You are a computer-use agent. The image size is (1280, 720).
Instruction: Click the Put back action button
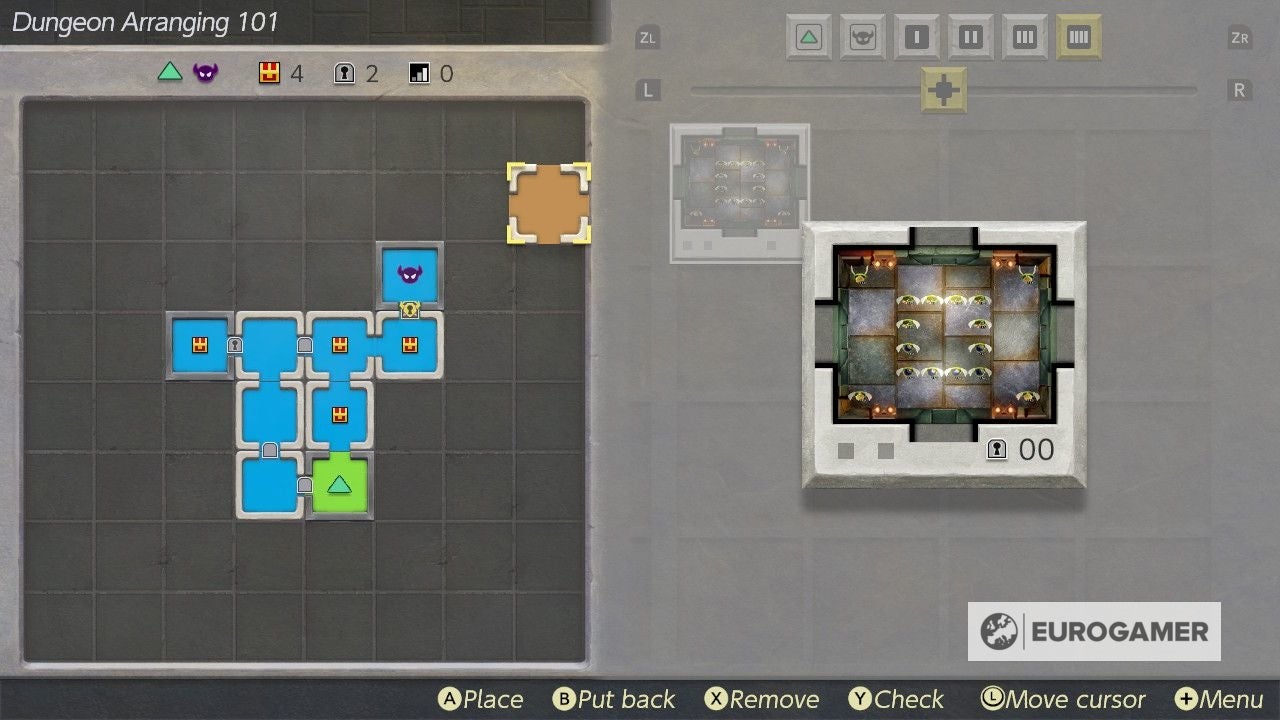(613, 699)
